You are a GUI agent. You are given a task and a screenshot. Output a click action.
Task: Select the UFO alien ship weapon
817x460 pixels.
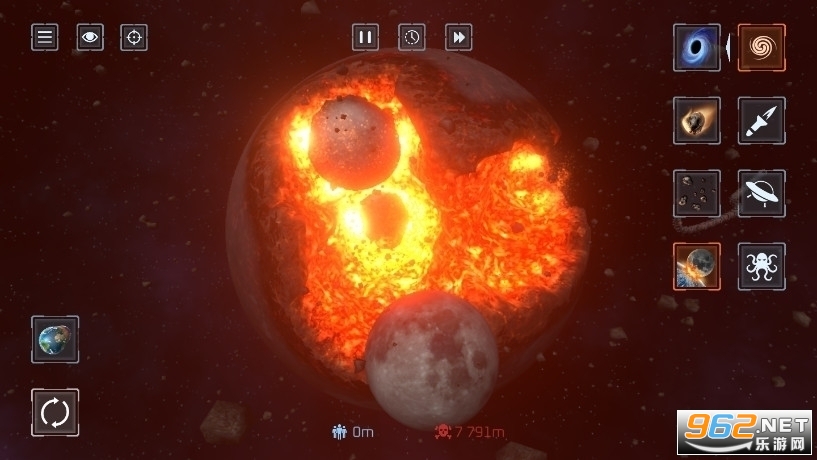pyautogui.click(x=762, y=194)
